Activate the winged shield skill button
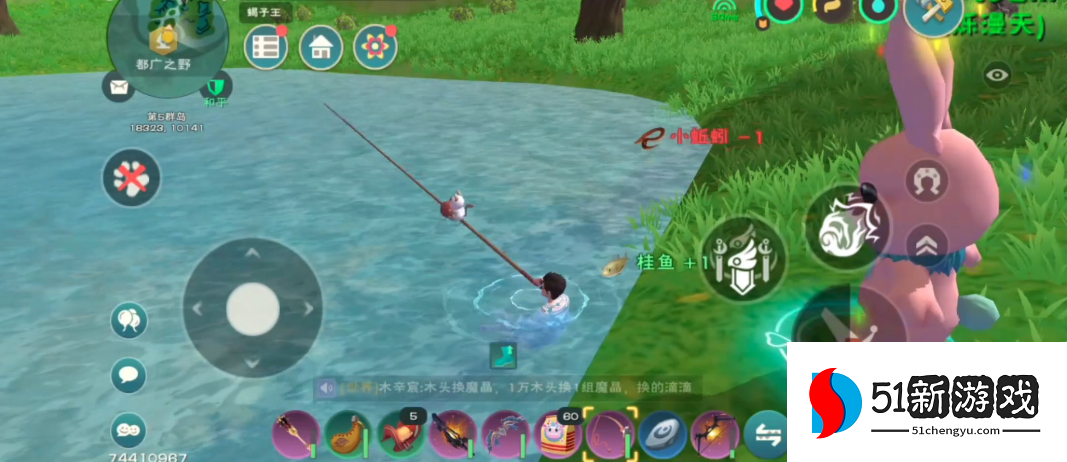Image resolution: width=1067 pixels, height=462 pixels. (743, 259)
